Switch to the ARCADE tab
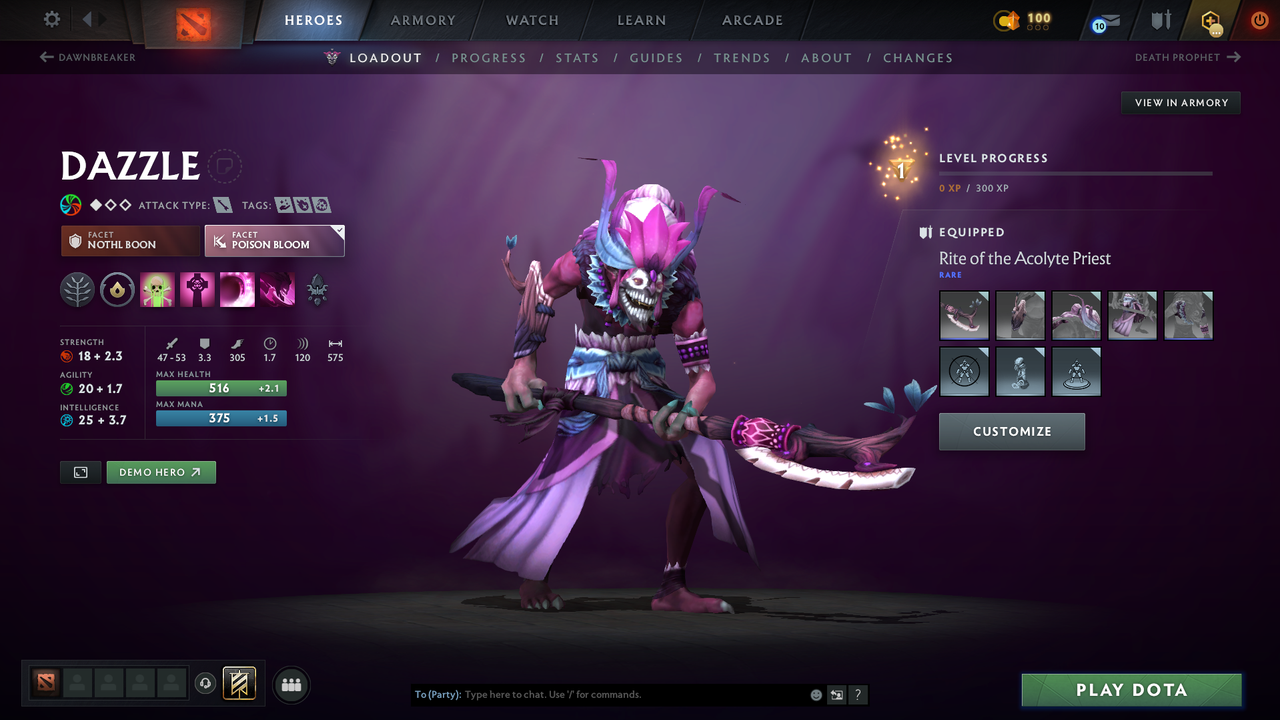Viewport: 1280px width, 720px height. tap(751, 20)
